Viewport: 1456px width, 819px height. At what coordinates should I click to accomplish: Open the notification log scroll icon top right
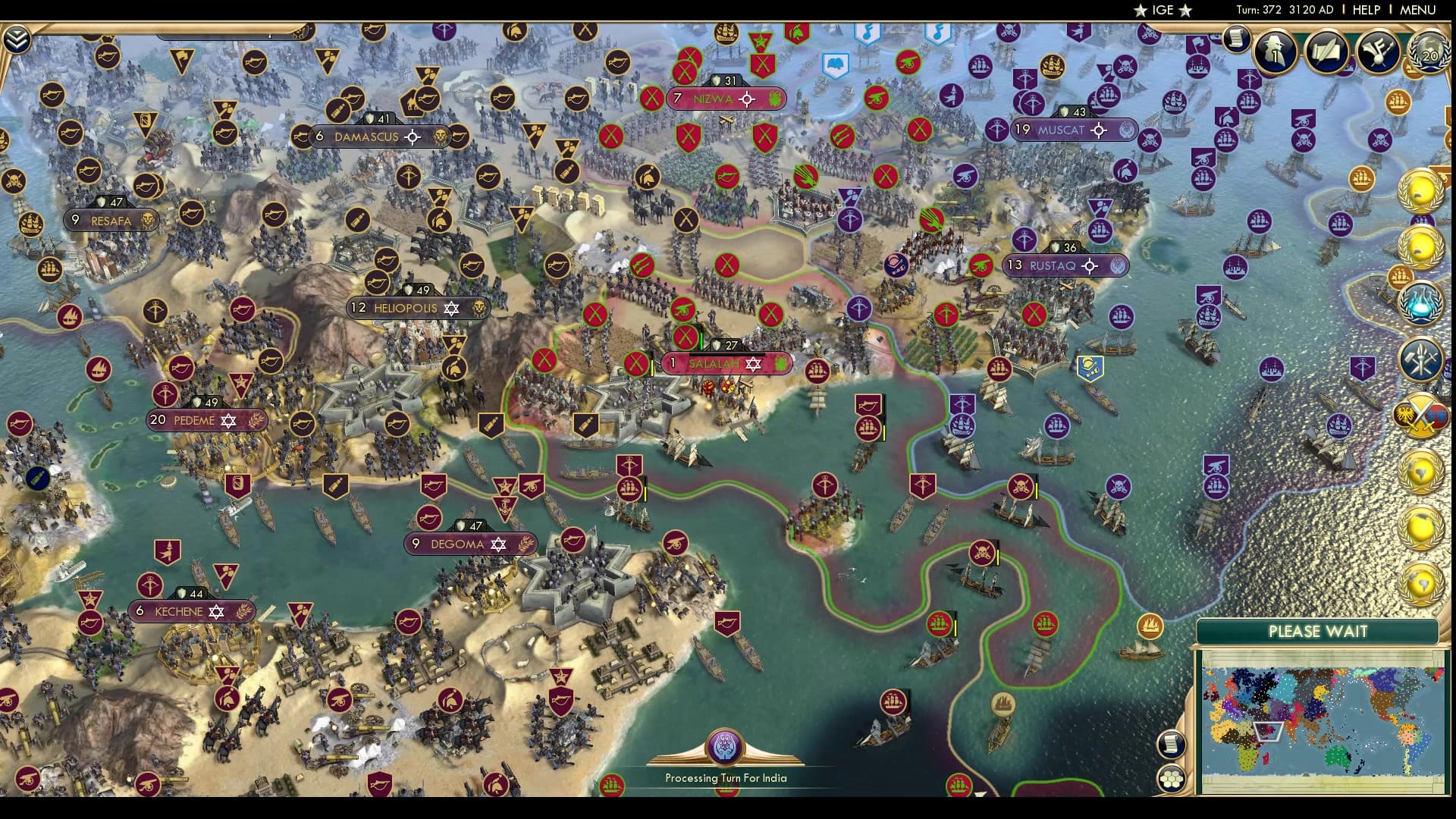tap(1237, 39)
